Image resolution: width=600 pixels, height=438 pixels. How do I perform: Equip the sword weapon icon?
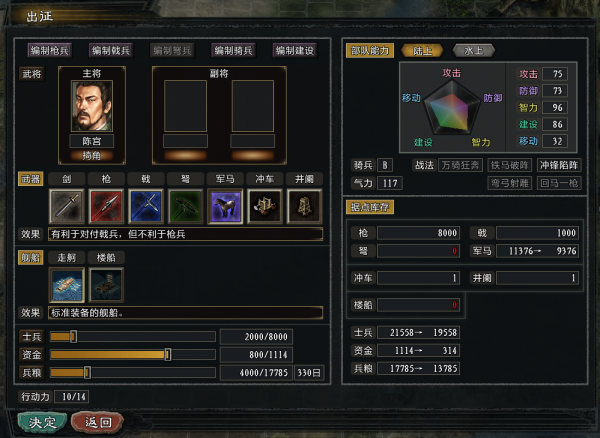66,206
